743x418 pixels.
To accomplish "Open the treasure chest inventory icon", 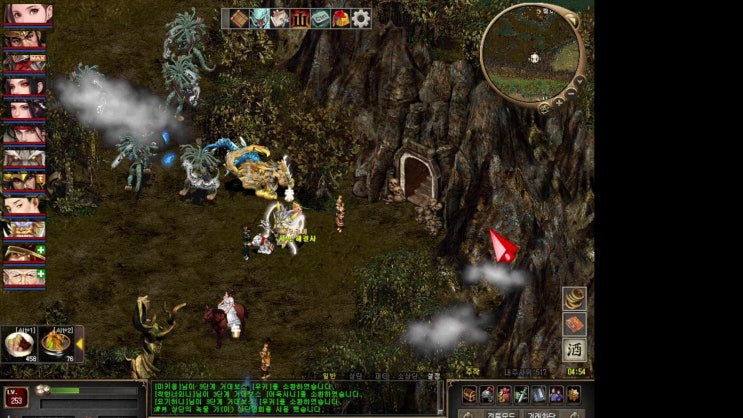I will click(469, 394).
